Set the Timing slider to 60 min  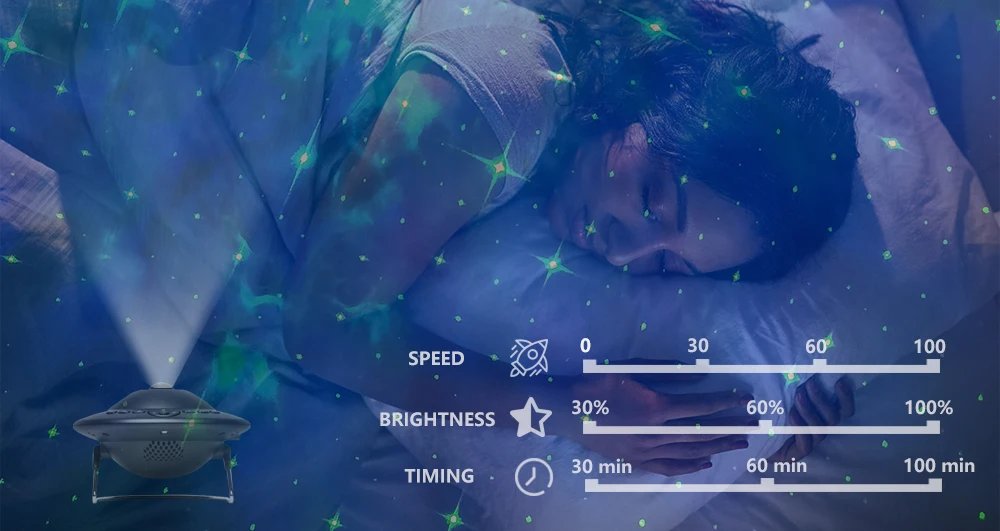click(x=767, y=485)
